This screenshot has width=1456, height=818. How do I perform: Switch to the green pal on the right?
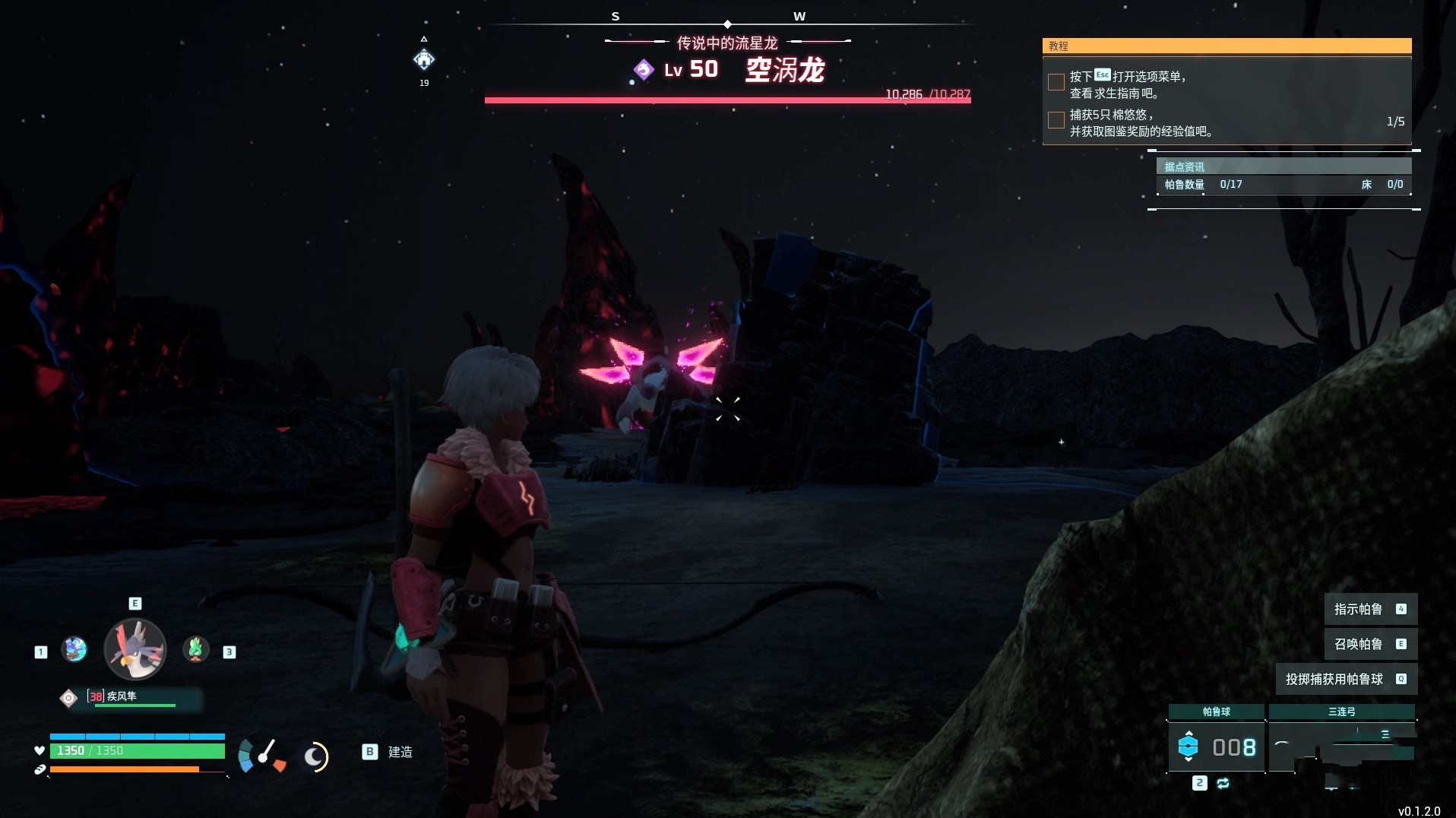[x=196, y=649]
